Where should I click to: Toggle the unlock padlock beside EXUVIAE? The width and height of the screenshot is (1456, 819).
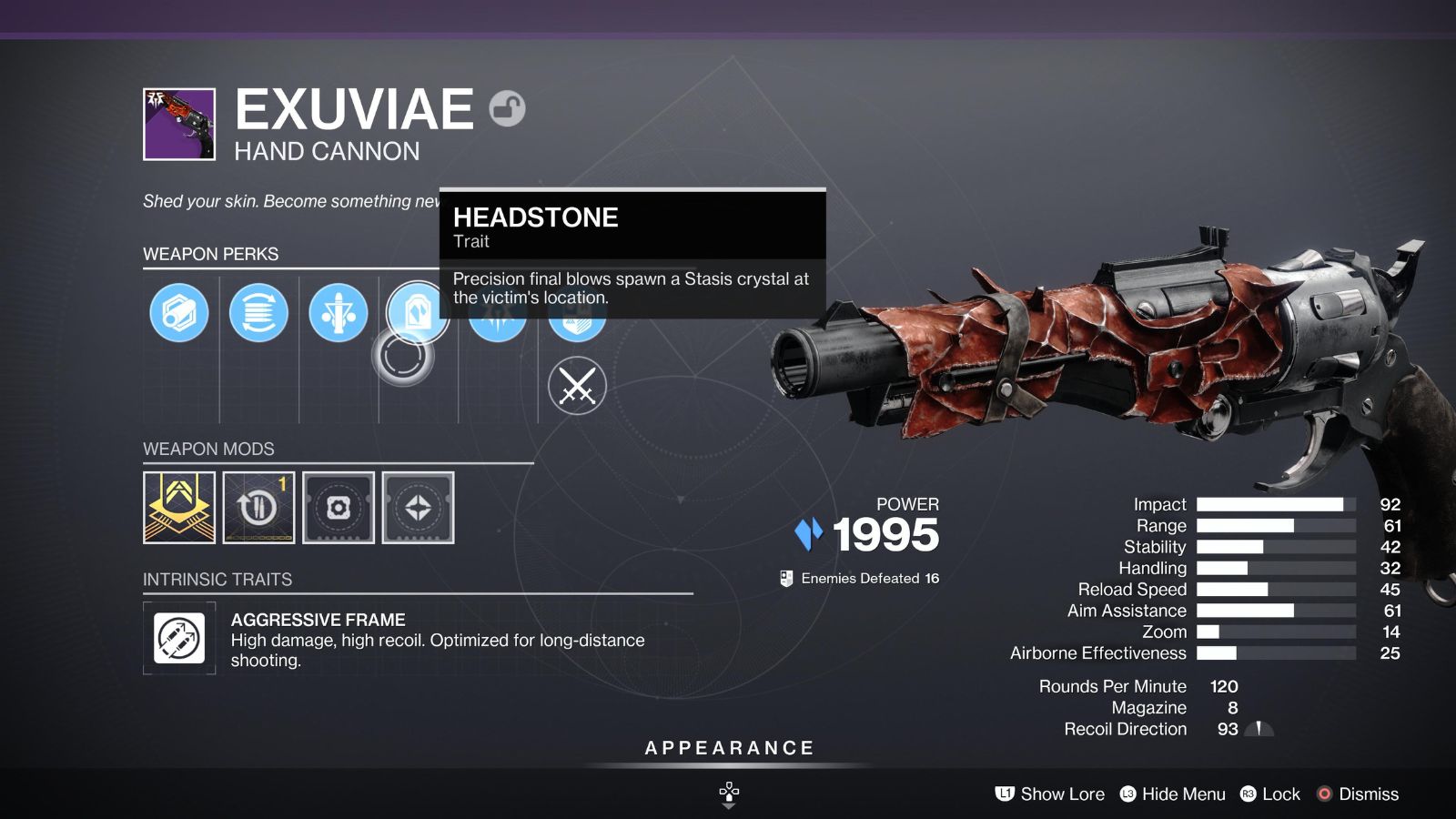[507, 107]
